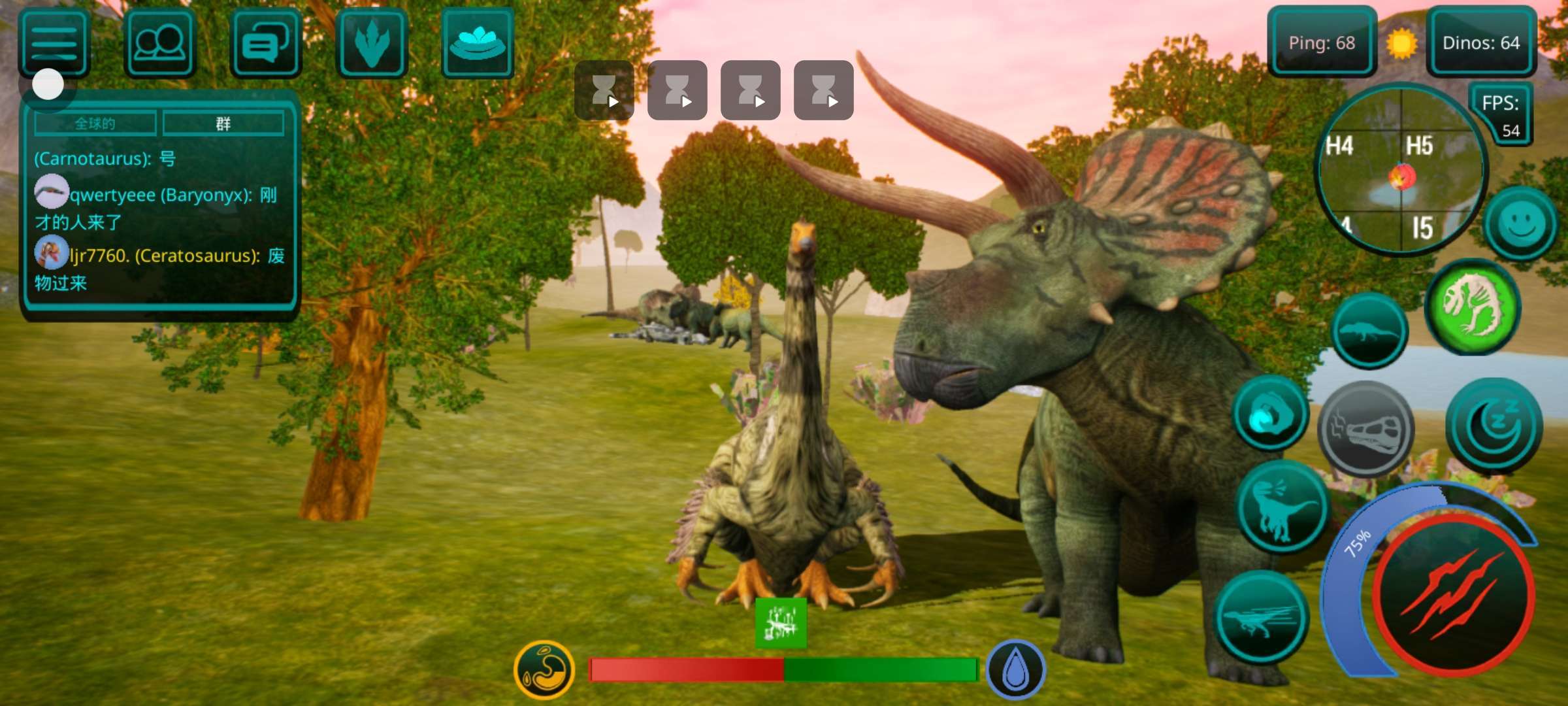Switch to the 全球的 chat tab
1568x706 pixels.
95,124
